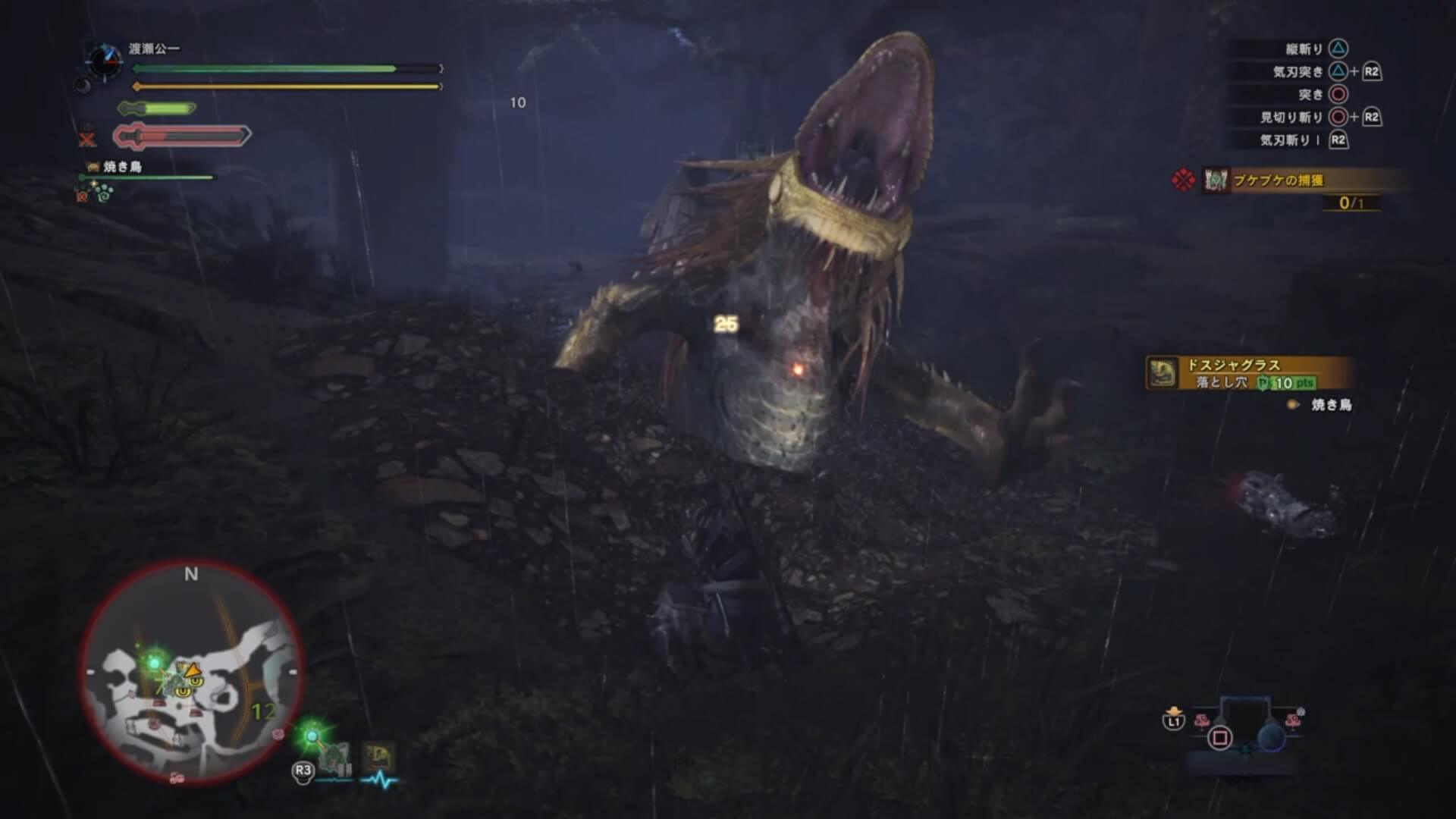The width and height of the screenshot is (1456, 819).
Task: Click the red X status icon beside the sword gauge
Action: point(87,139)
